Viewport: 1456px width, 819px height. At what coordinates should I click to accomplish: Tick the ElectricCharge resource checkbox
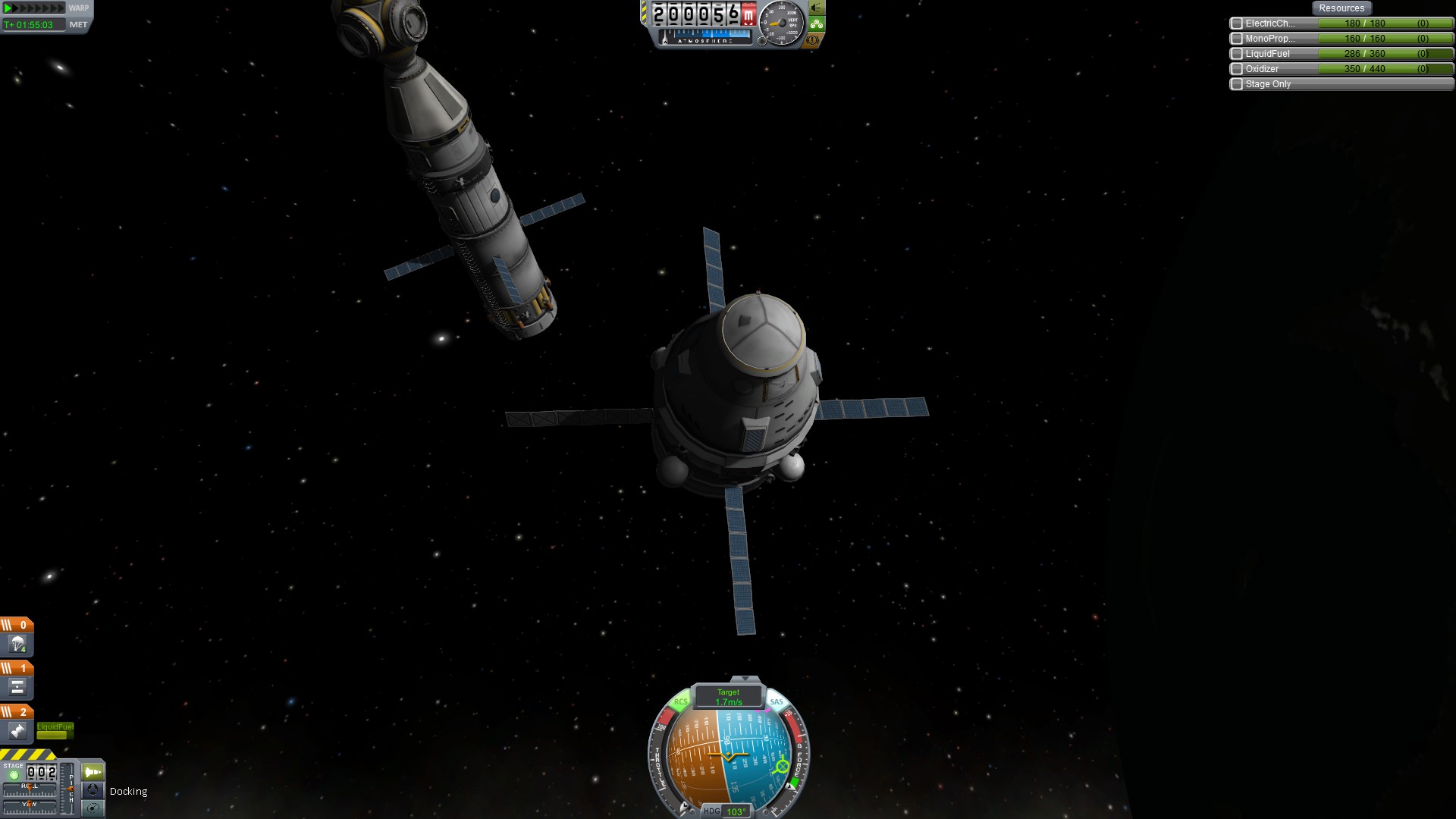point(1237,24)
